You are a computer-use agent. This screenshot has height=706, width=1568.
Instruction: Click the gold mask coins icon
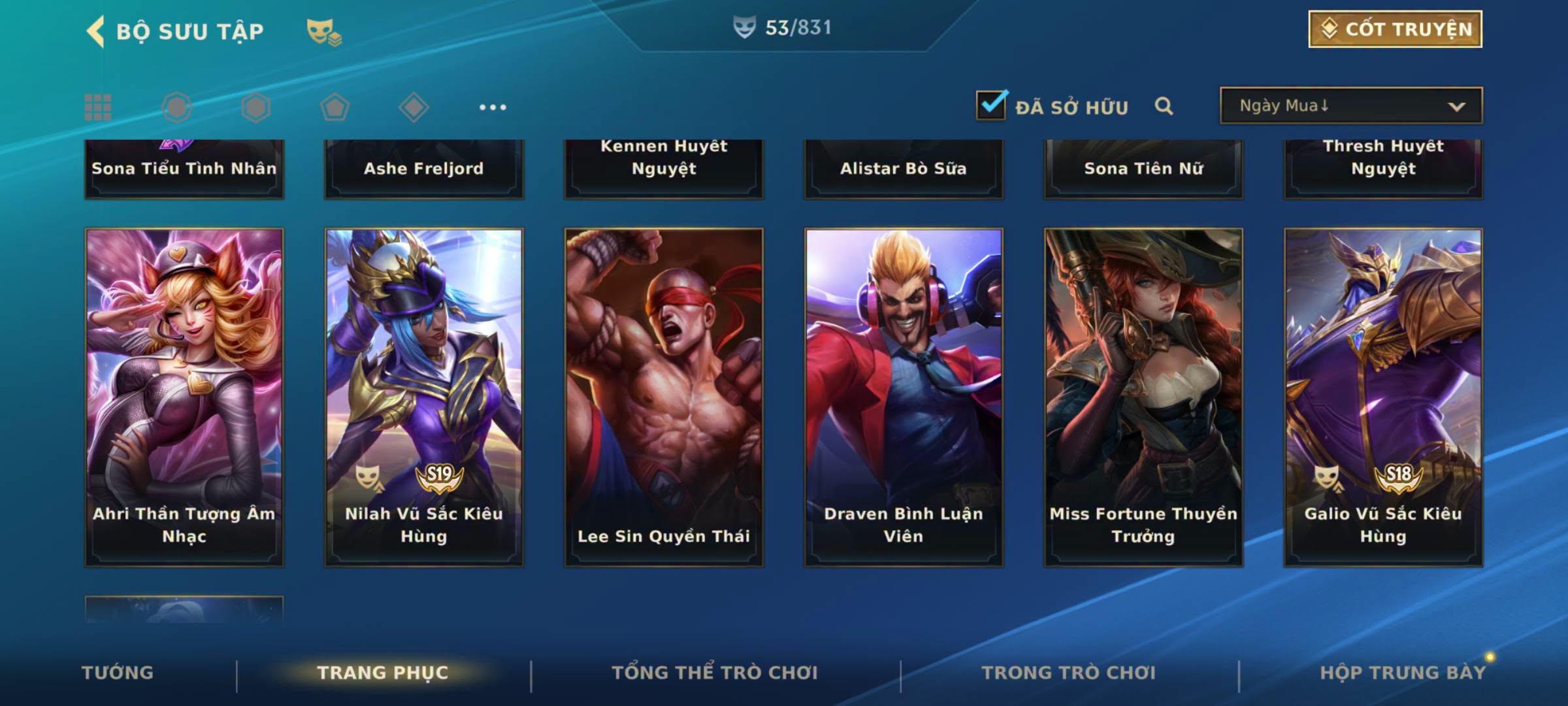tap(324, 31)
